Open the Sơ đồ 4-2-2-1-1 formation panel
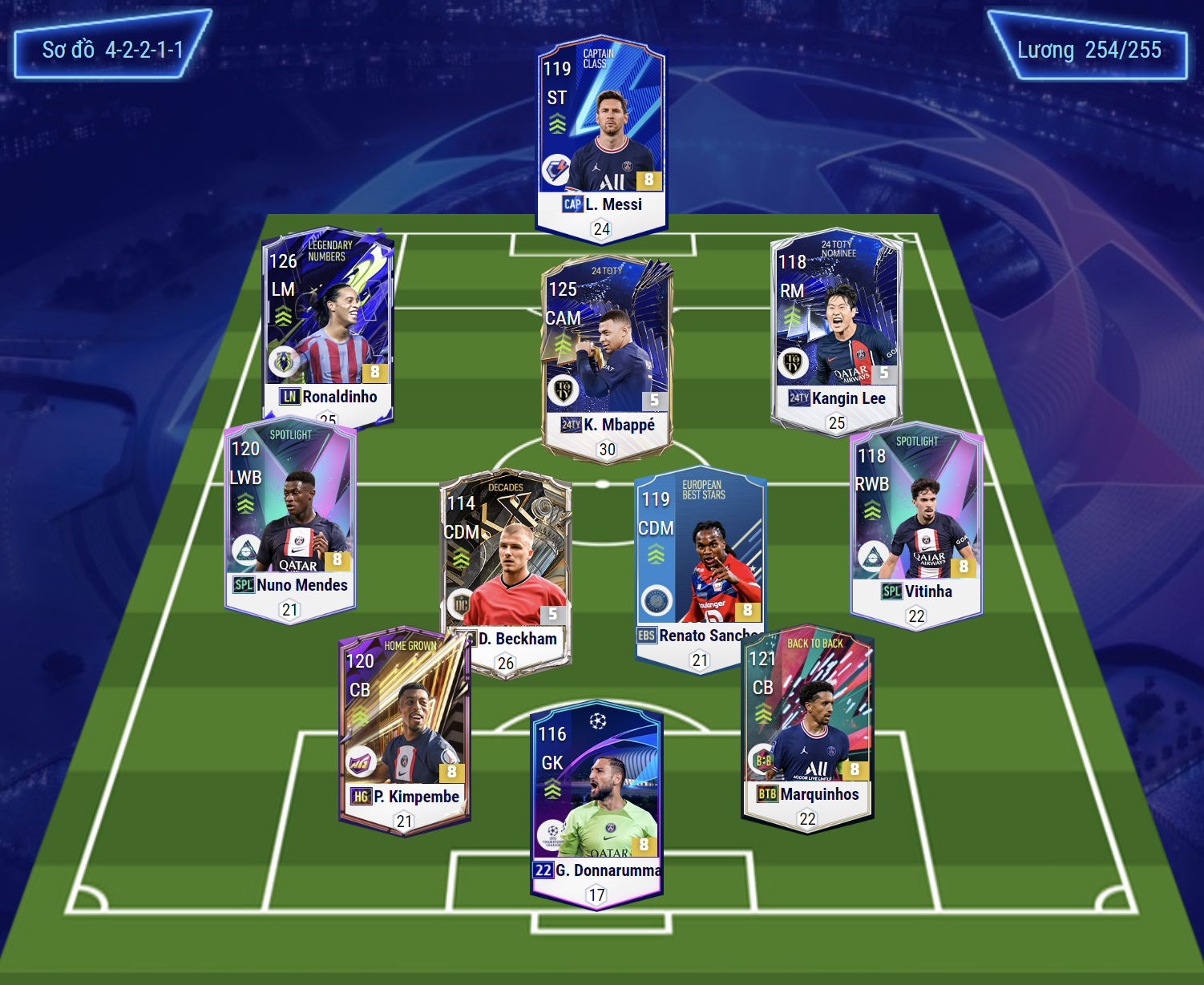This screenshot has height=985, width=1204. (113, 50)
